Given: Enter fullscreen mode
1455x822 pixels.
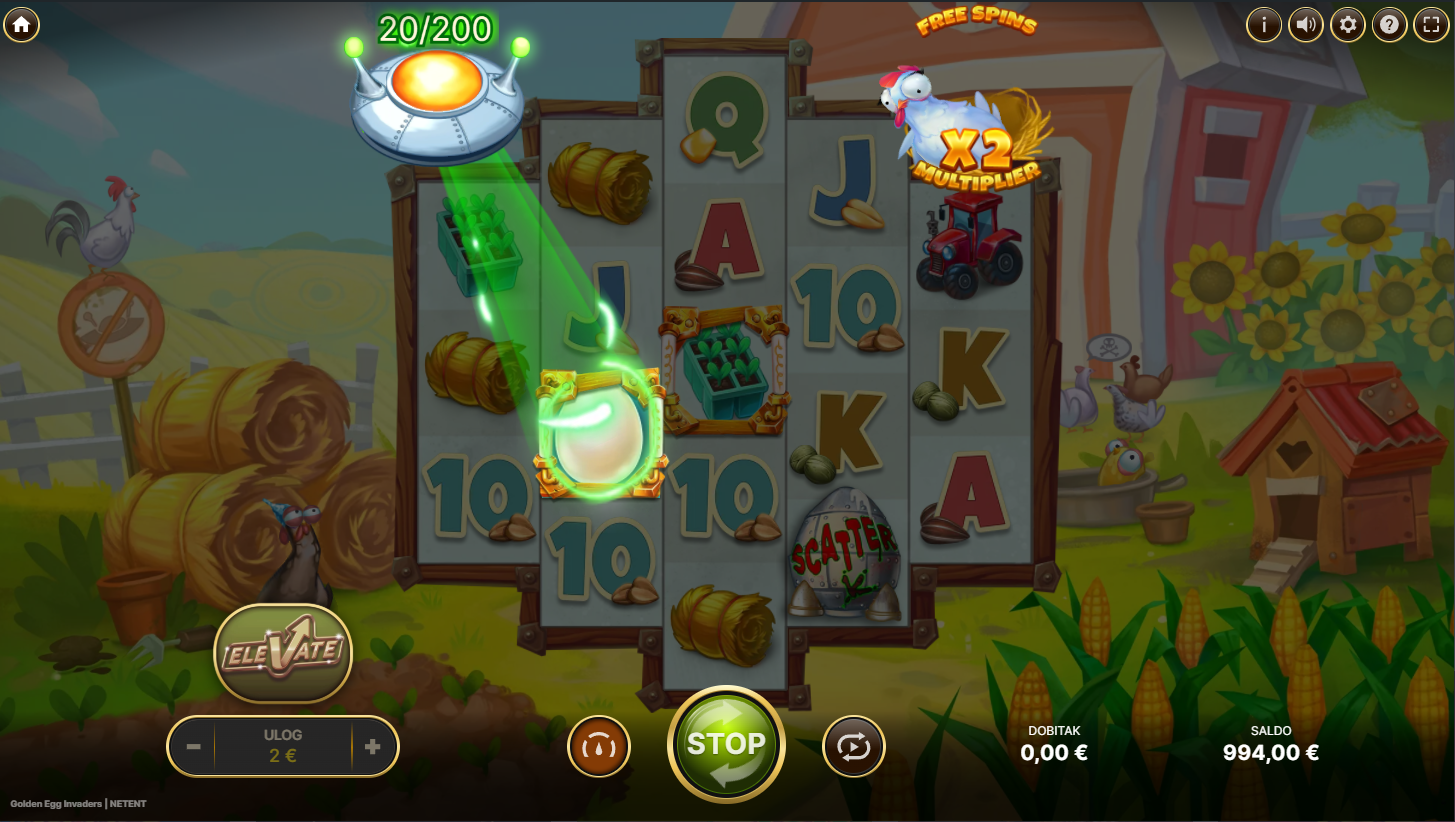Looking at the screenshot, I should pyautogui.click(x=1430, y=25).
